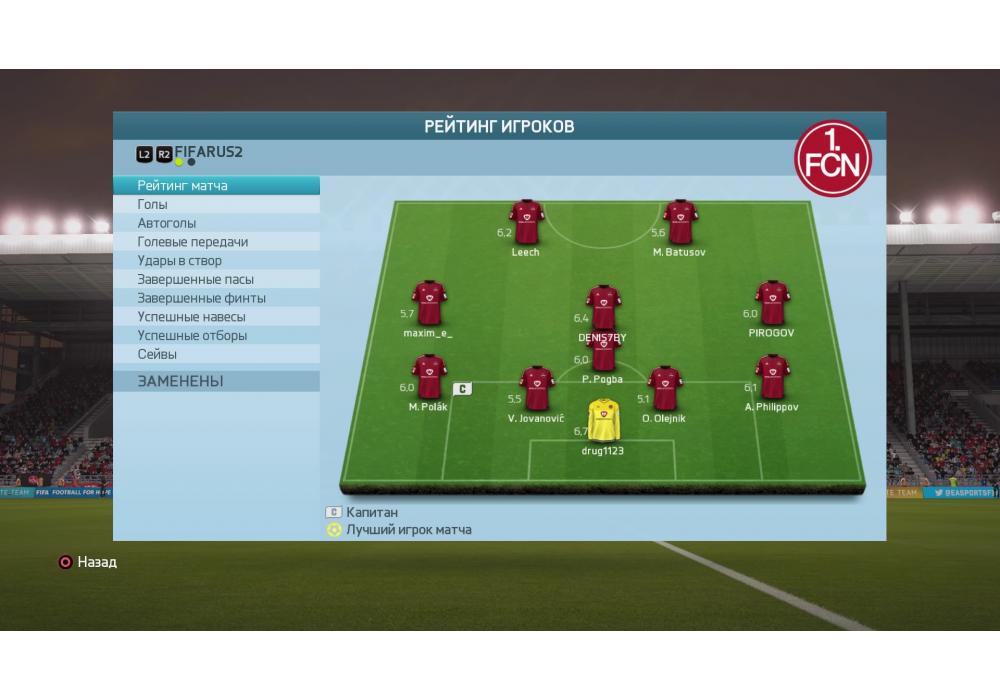The height and width of the screenshot is (700, 1000).
Task: Open the Автоголы list entry
Action: click(x=216, y=223)
